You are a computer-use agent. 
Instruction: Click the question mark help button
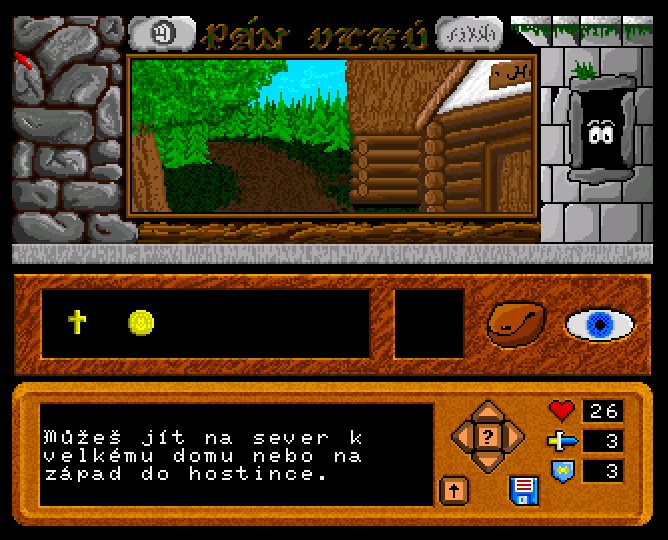(488, 436)
